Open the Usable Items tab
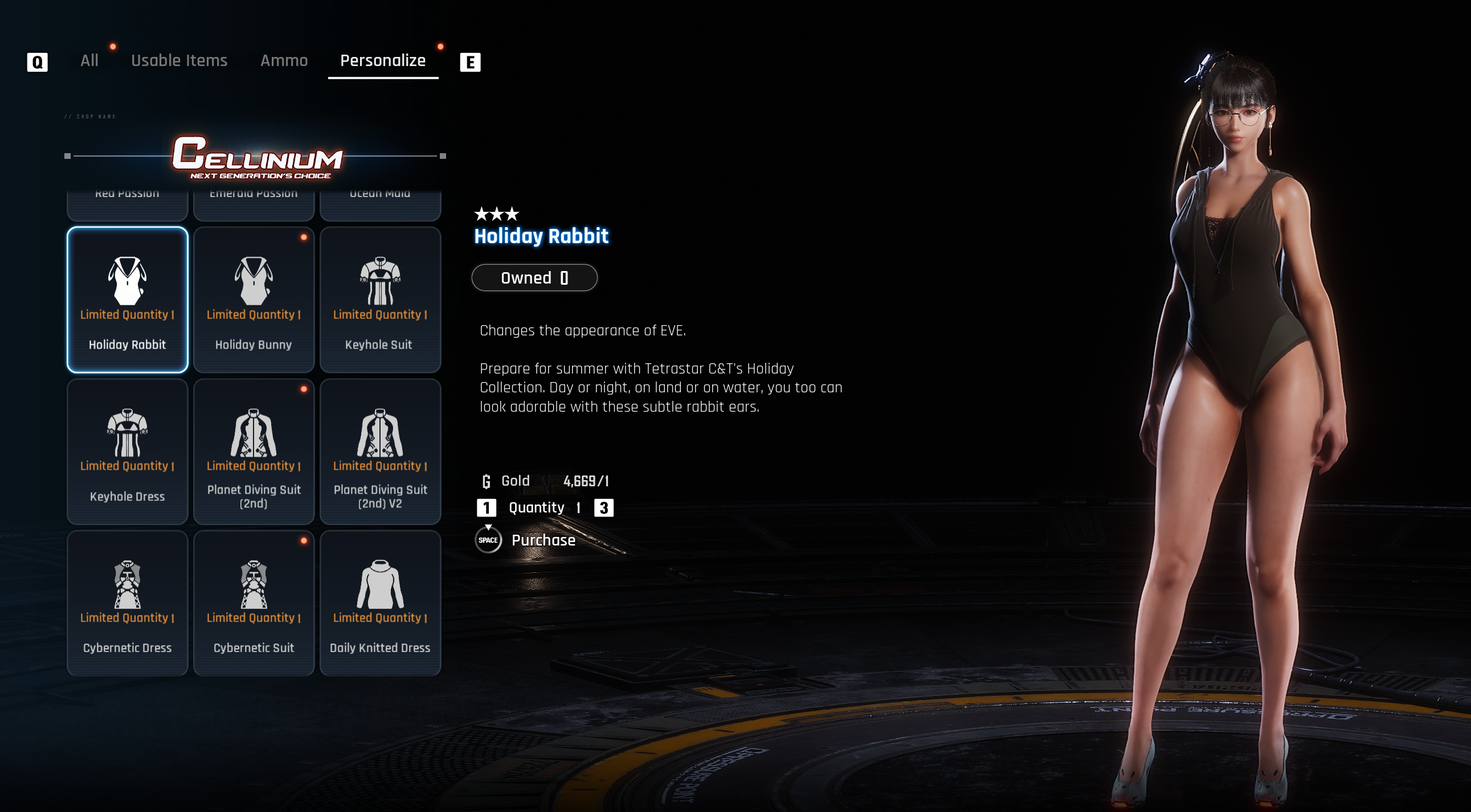 click(x=179, y=60)
